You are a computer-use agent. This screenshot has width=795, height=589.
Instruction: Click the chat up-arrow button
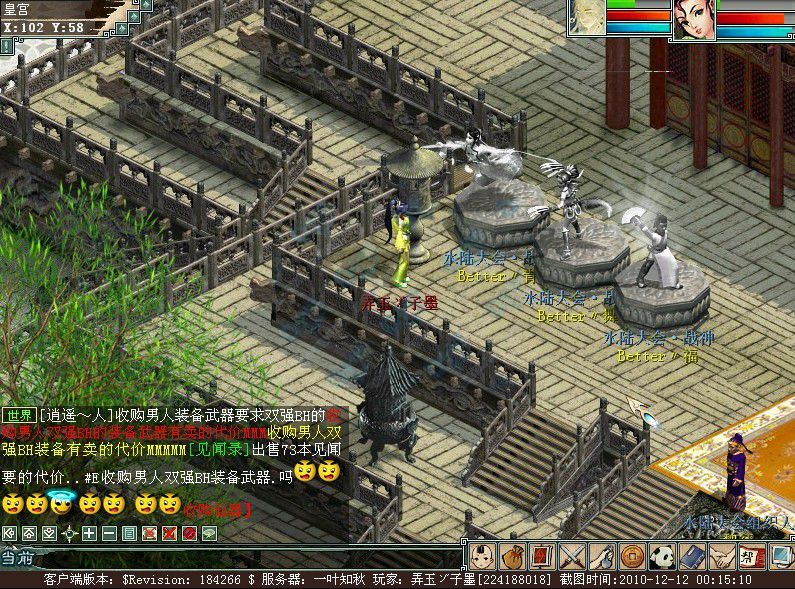30,533
